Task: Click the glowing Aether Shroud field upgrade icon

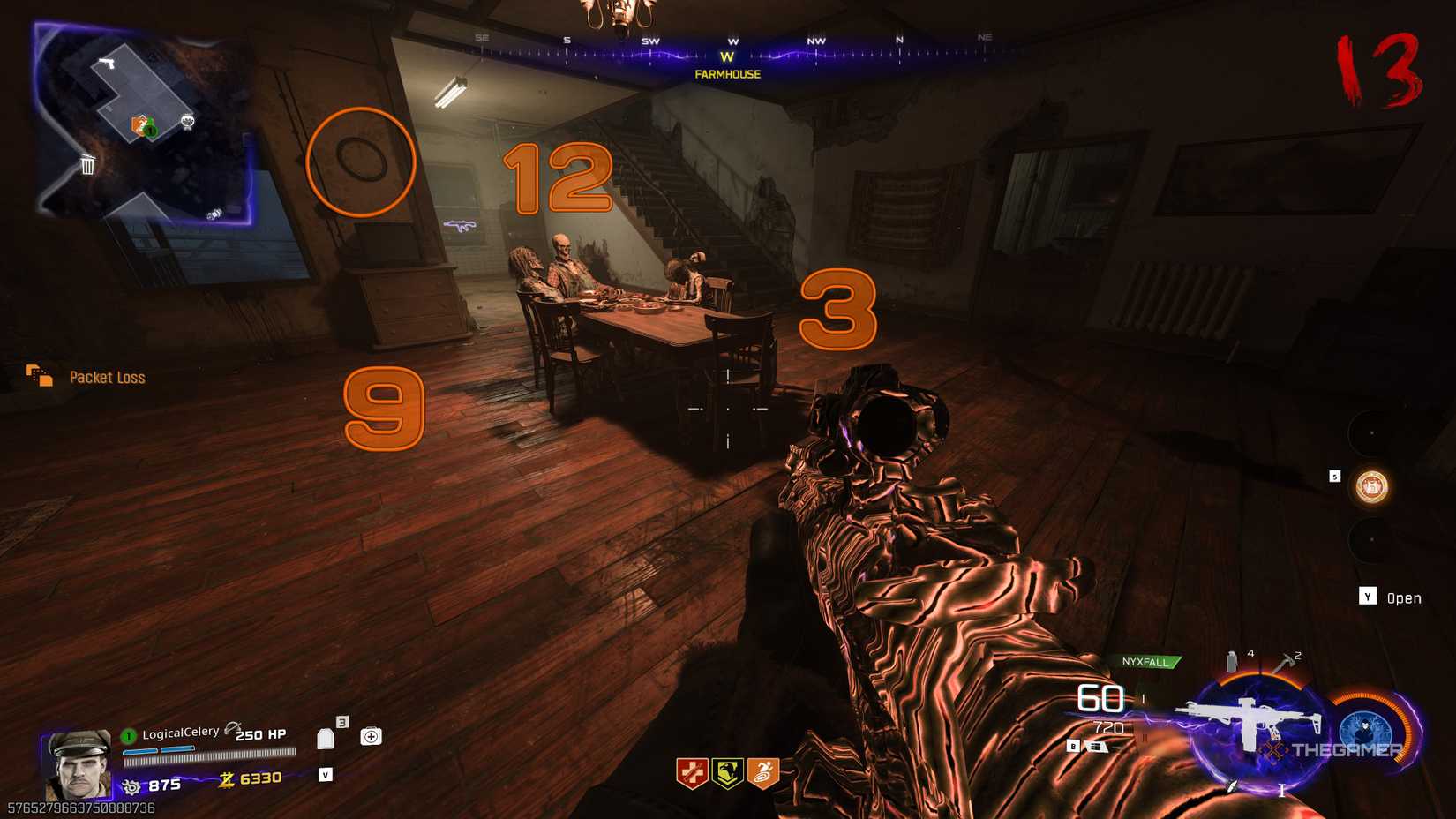Action: pos(1368,728)
